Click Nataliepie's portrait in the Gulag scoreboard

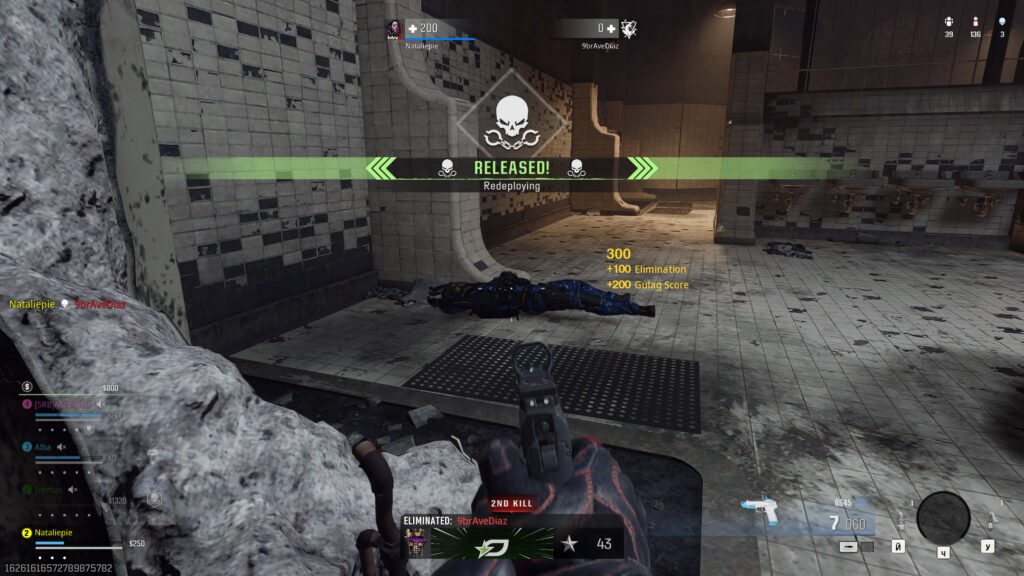(394, 28)
